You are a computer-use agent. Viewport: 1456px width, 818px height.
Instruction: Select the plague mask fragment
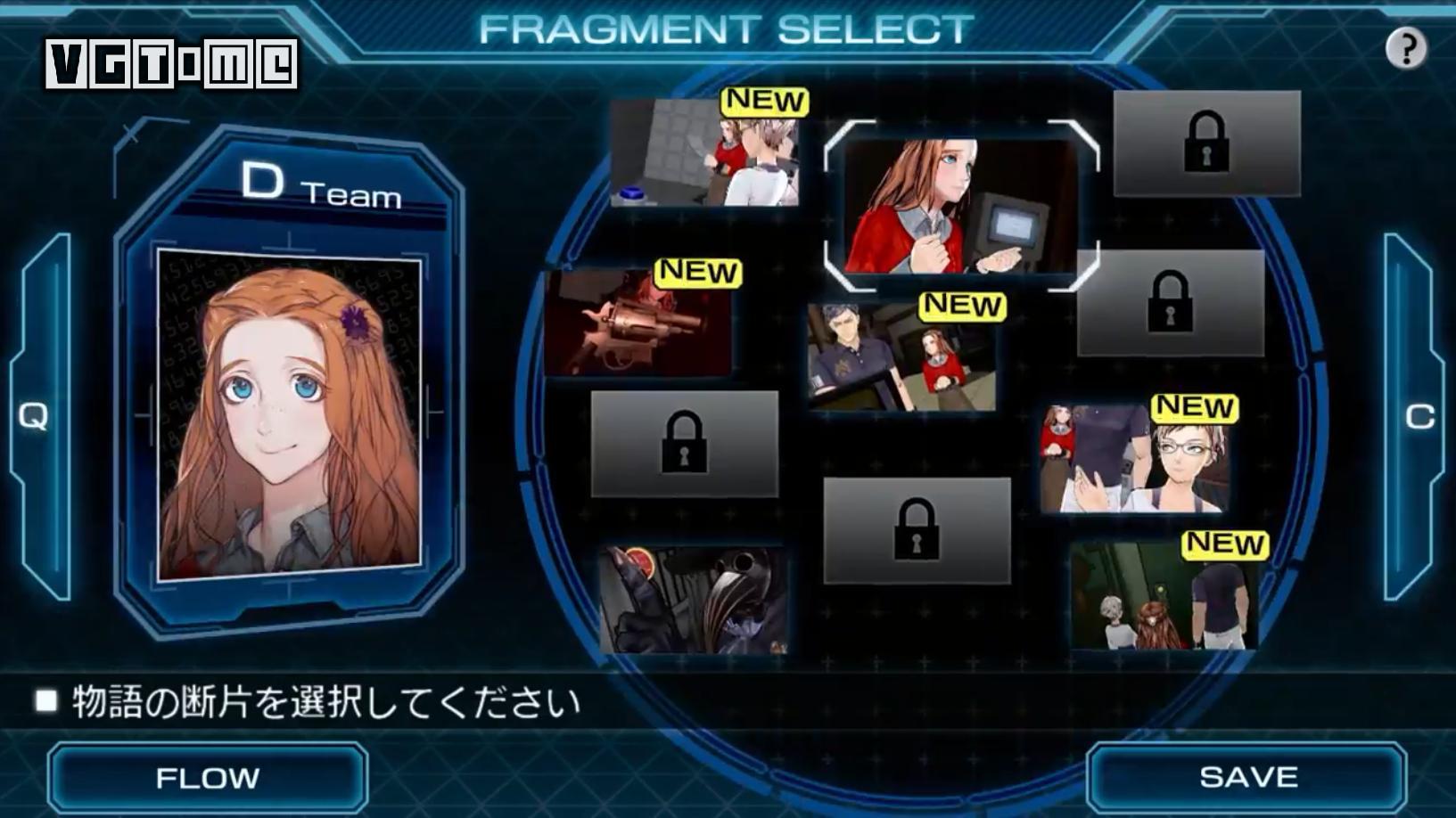[x=693, y=600]
